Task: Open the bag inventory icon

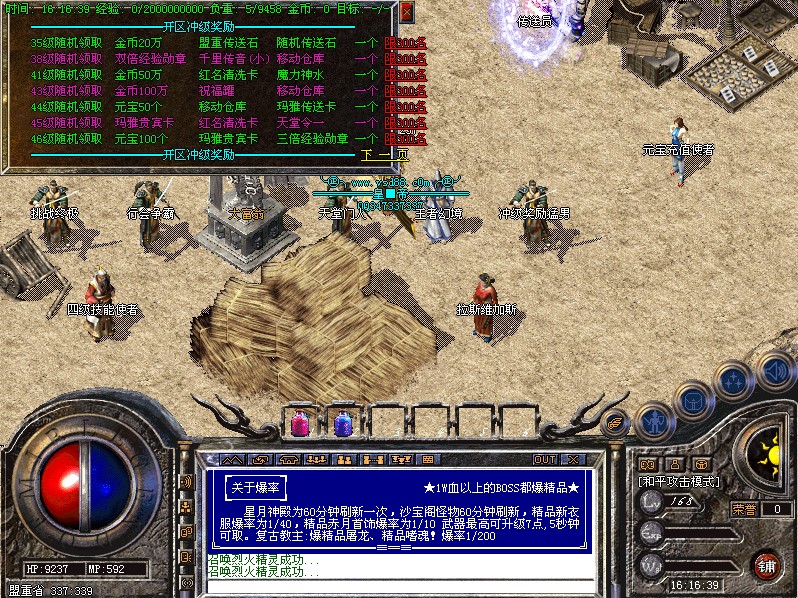Action: 692,398
